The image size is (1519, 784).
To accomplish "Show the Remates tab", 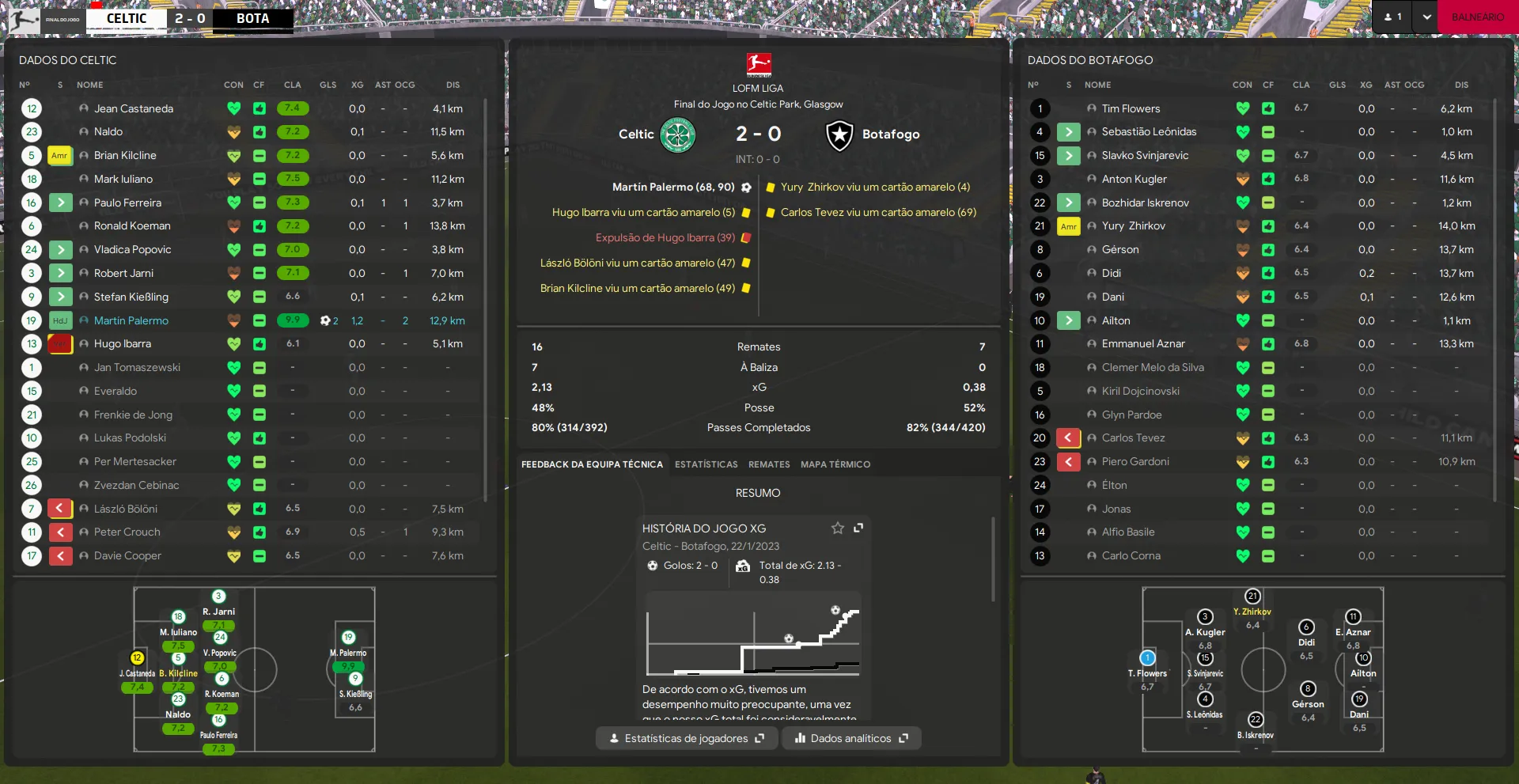I will tap(769, 464).
